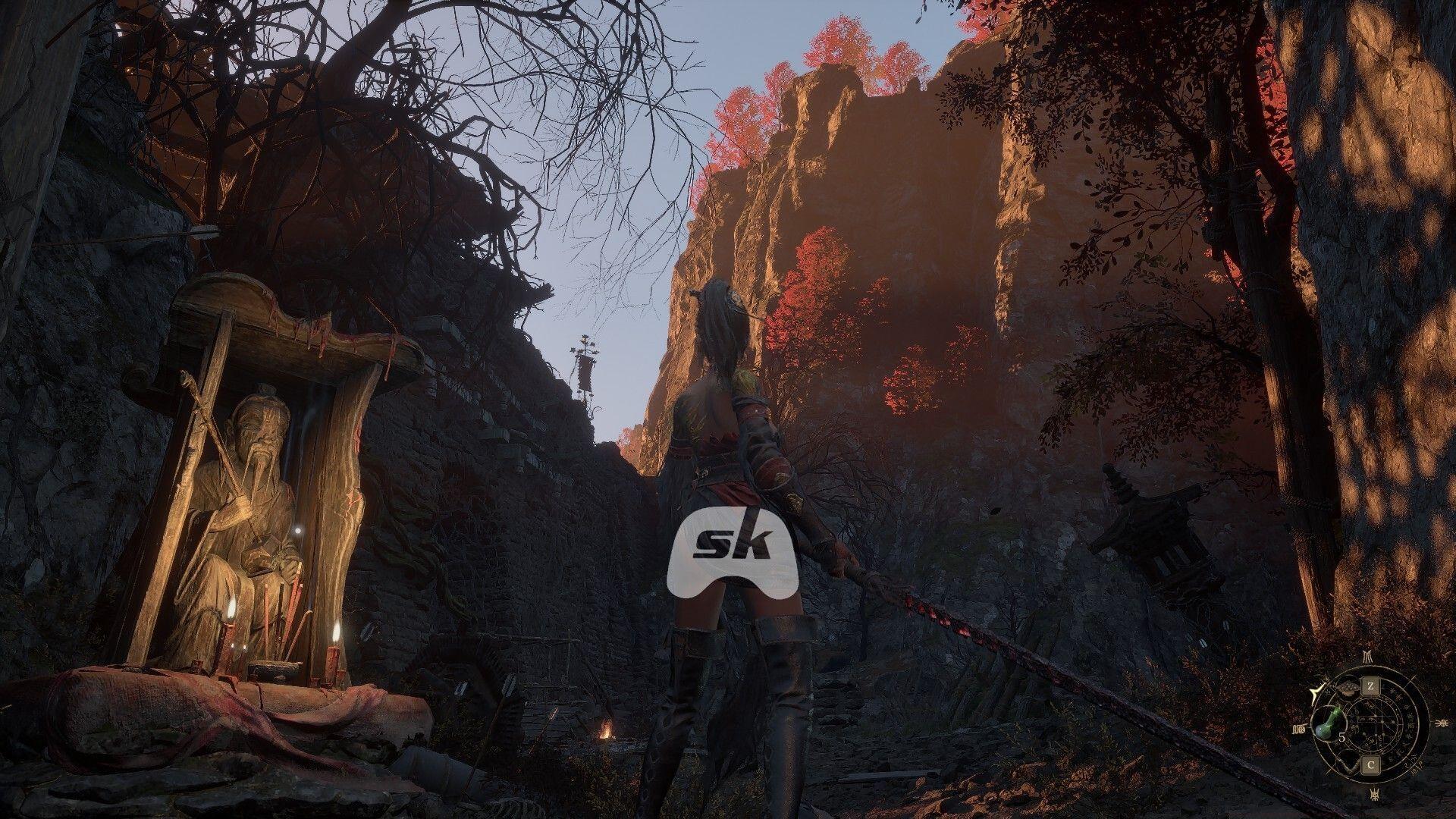This screenshot has width=1456, height=819.
Task: Select the trap-like item above the Z slot
Action: tap(1348, 688)
